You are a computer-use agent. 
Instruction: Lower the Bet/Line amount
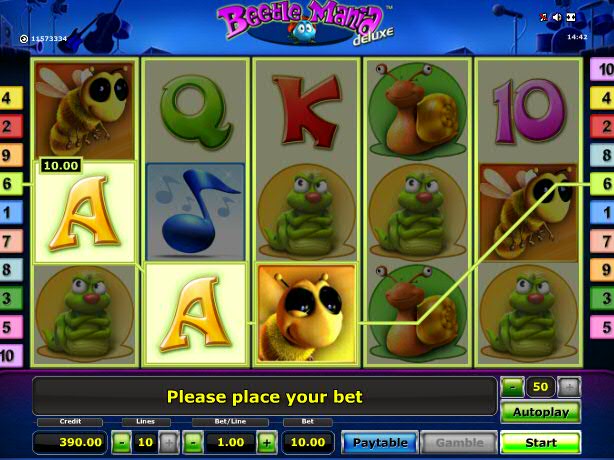[x=193, y=442]
